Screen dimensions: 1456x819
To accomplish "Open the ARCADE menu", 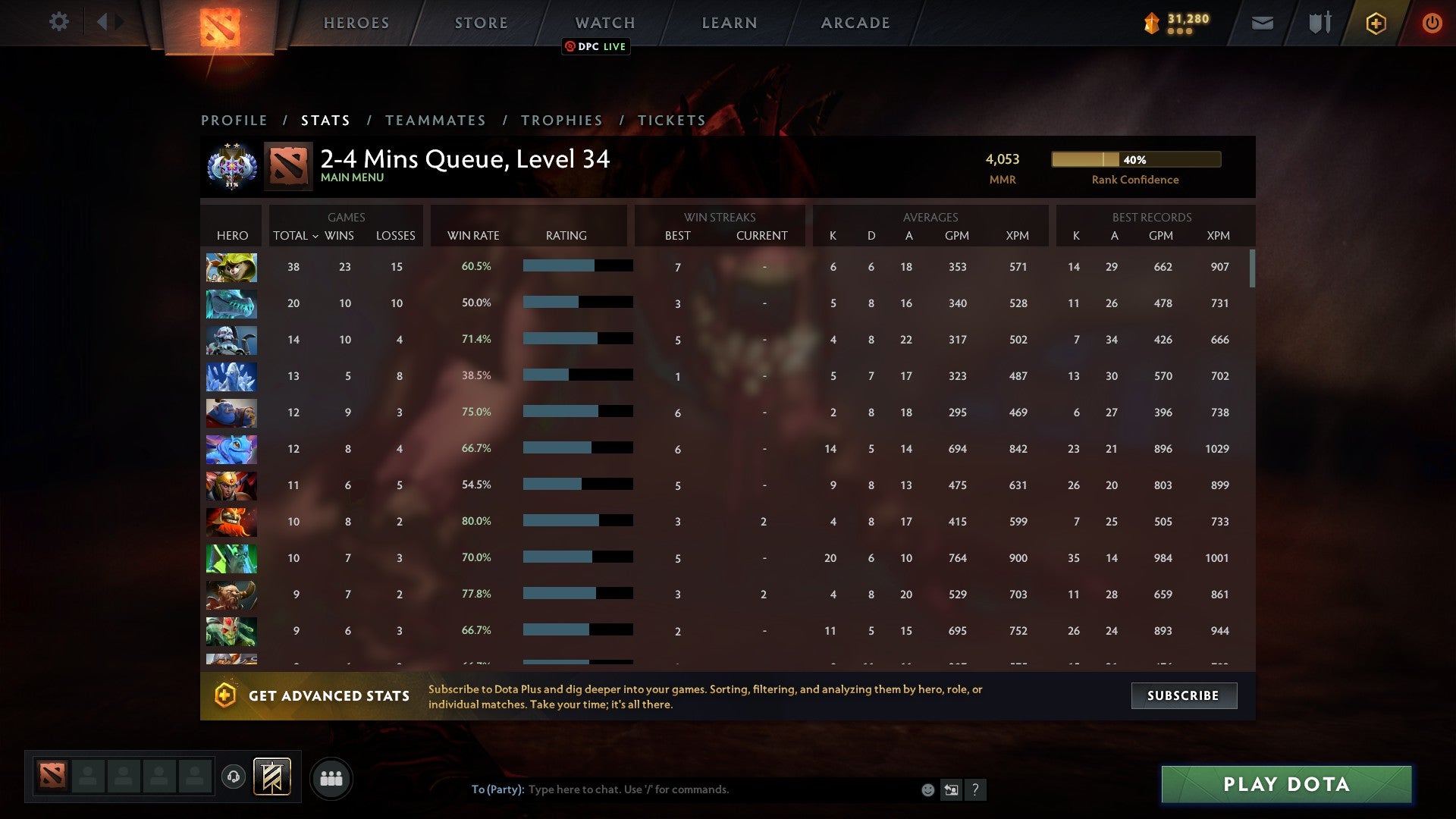I will [x=855, y=23].
